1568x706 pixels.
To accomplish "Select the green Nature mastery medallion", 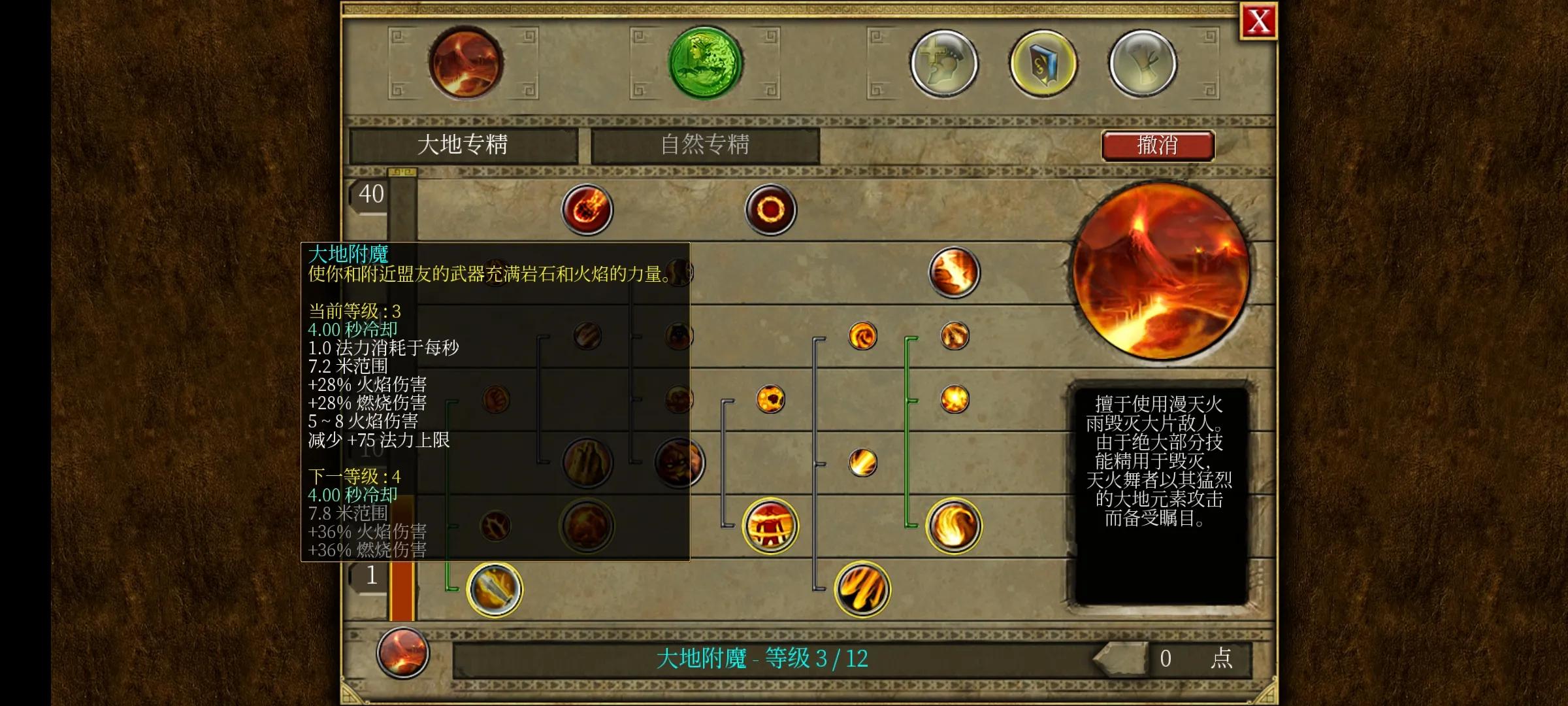I will pos(703,63).
